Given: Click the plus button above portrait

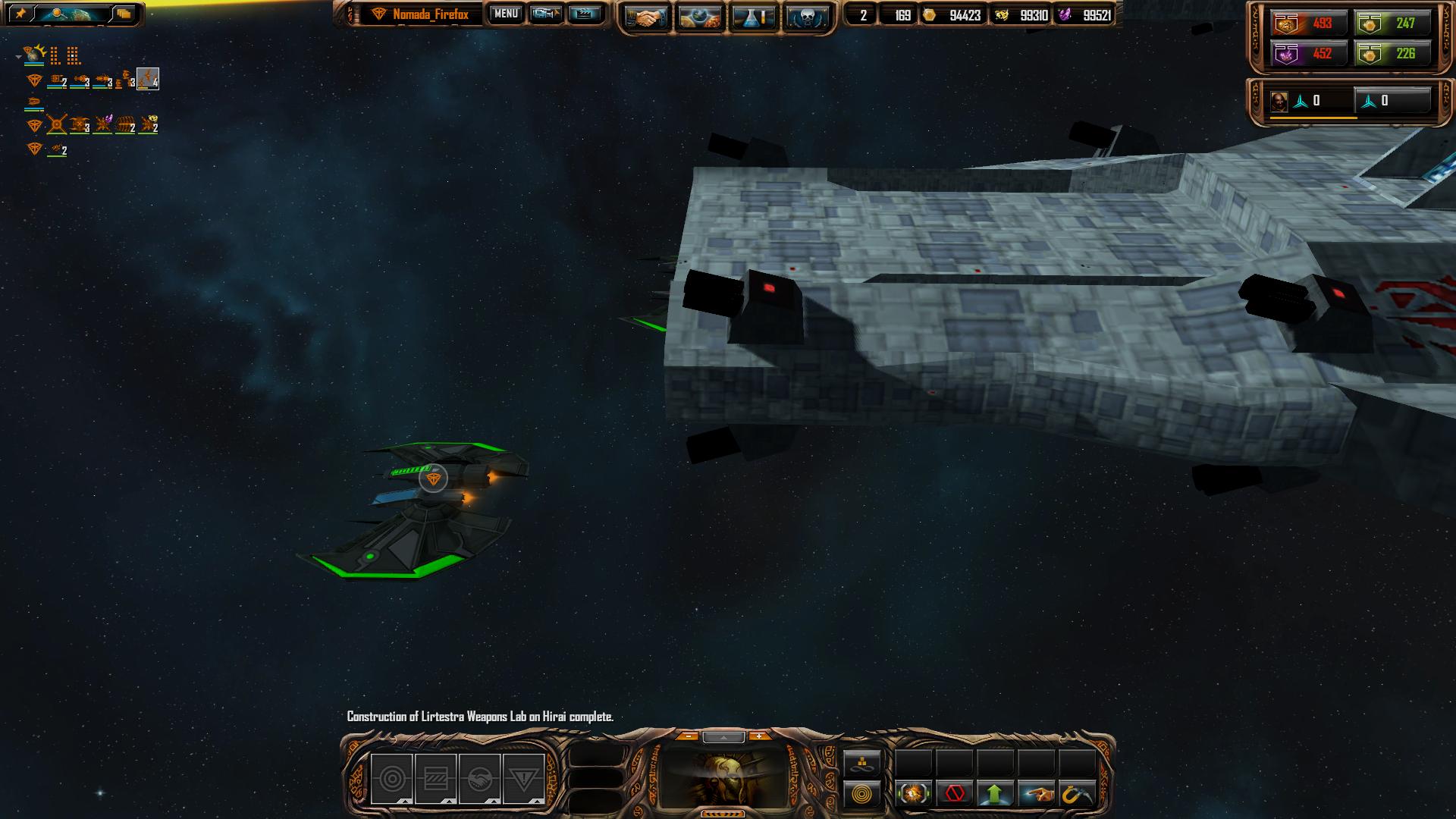Looking at the screenshot, I should pyautogui.click(x=758, y=736).
